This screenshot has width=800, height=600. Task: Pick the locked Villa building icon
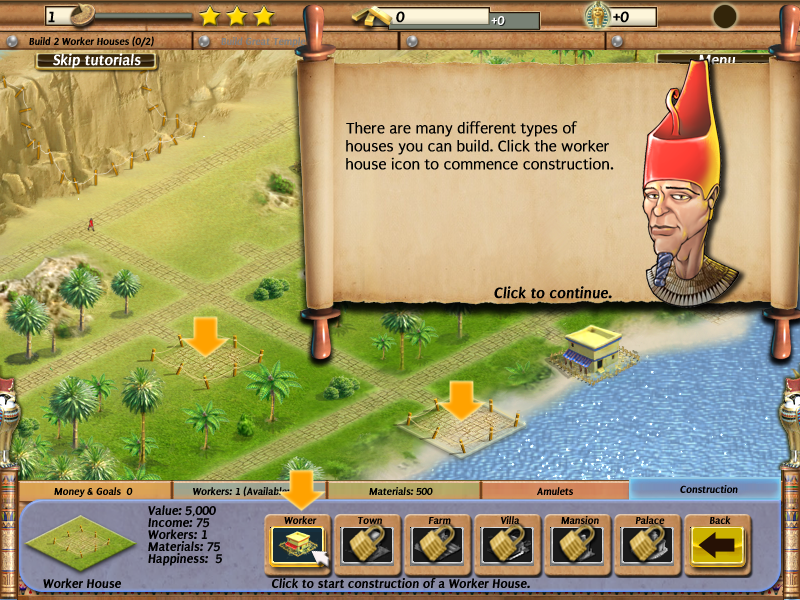click(510, 545)
